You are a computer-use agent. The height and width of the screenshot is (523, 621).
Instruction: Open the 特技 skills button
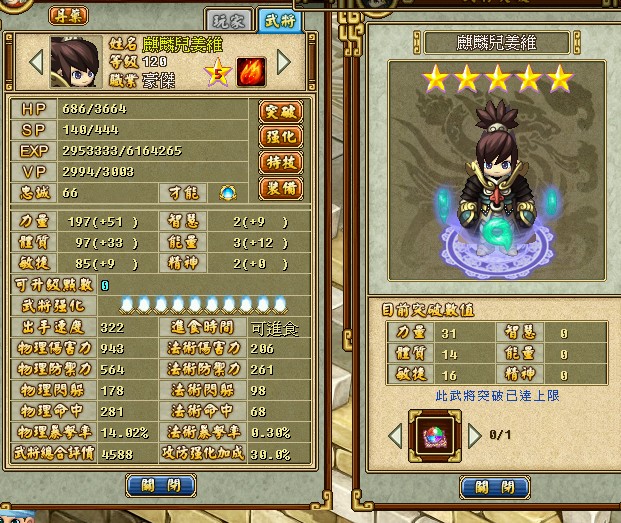point(281,163)
